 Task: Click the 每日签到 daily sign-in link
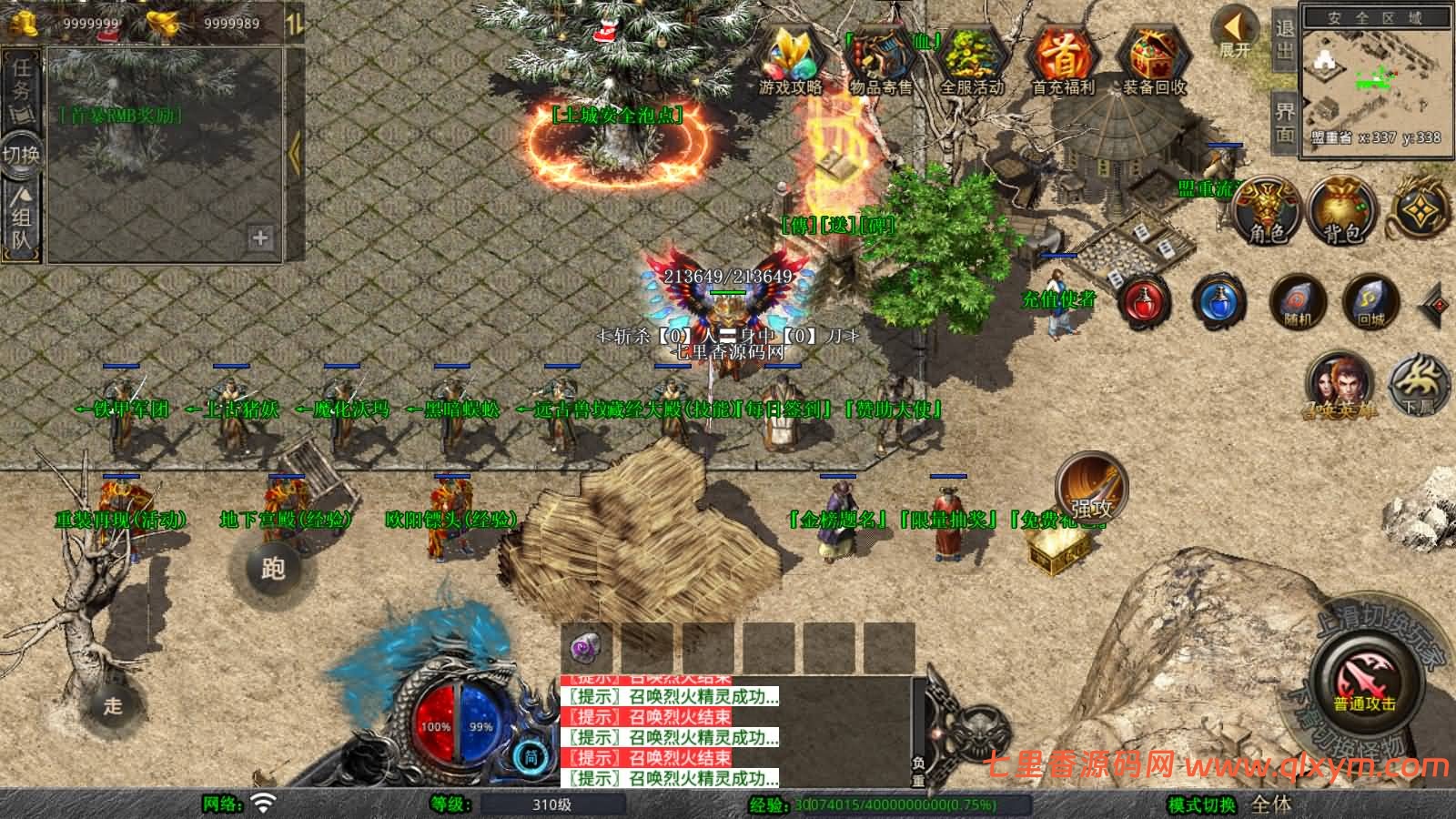click(784, 409)
